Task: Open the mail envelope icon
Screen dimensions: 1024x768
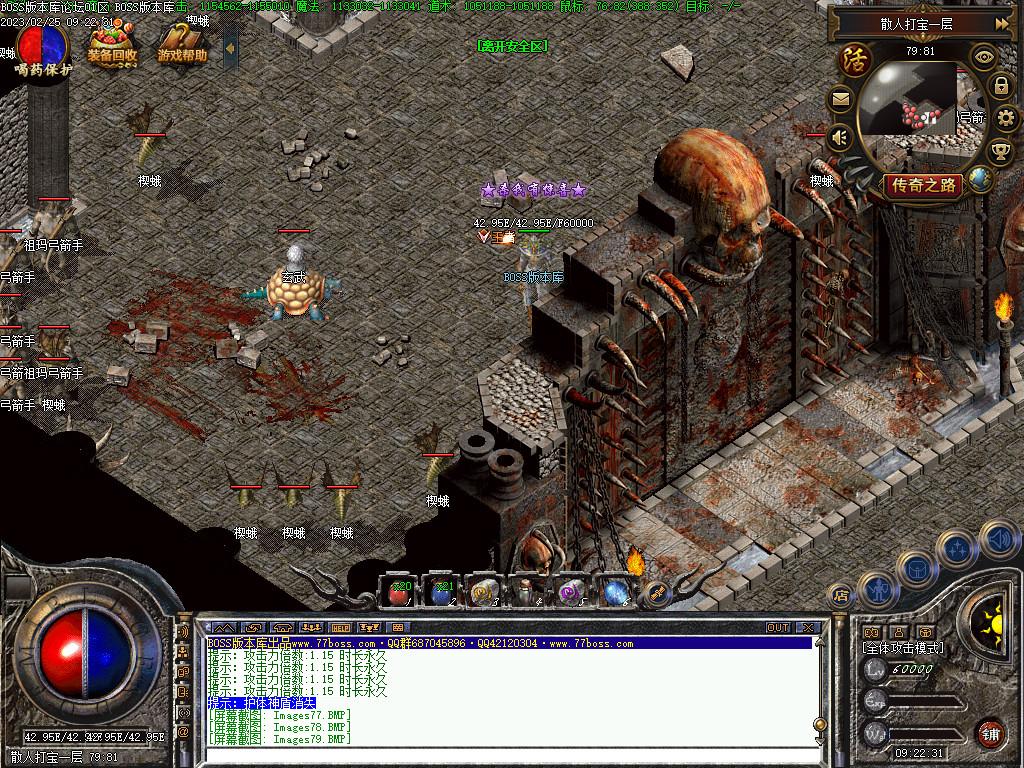Action: pyautogui.click(x=840, y=99)
